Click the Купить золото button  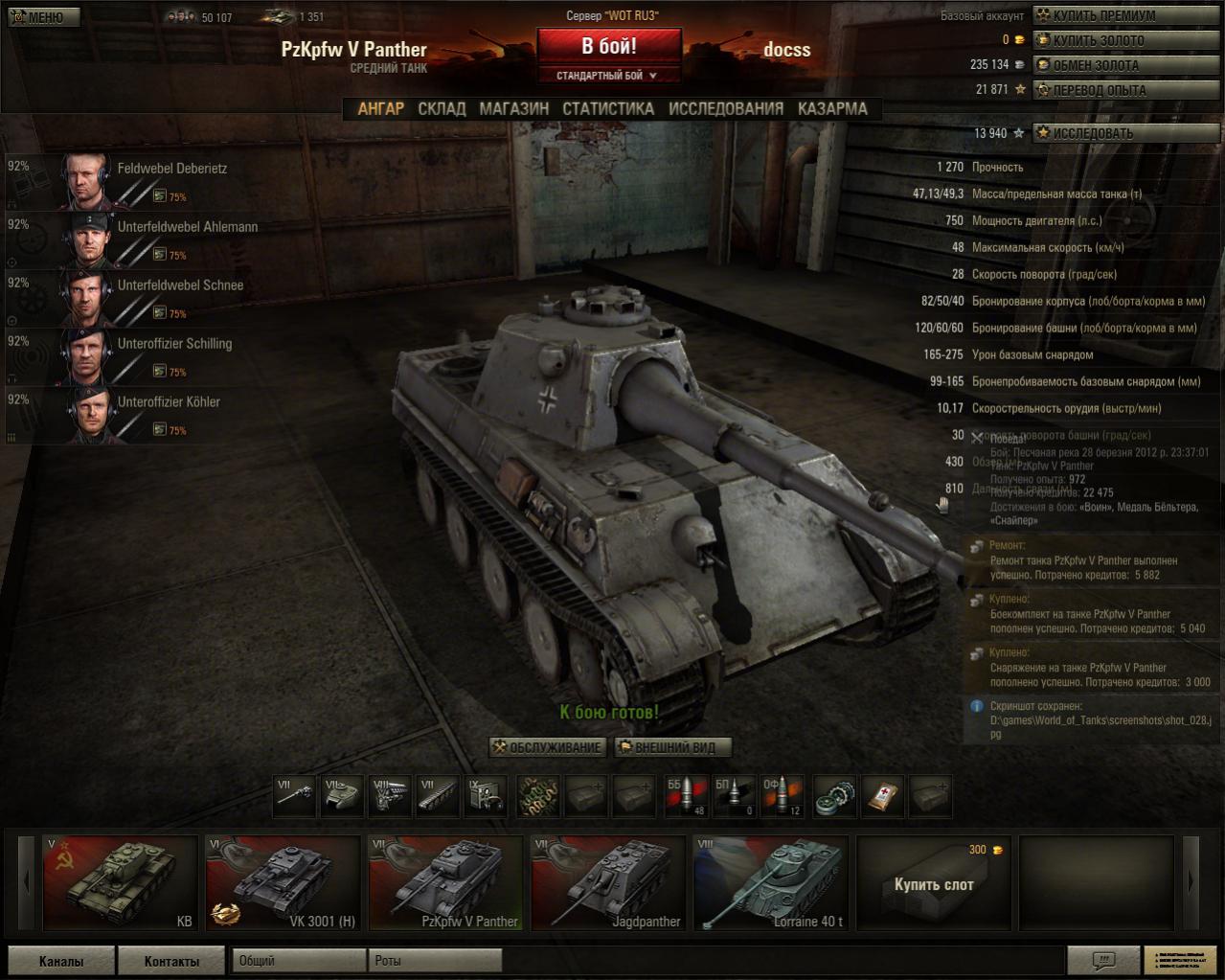1098,40
